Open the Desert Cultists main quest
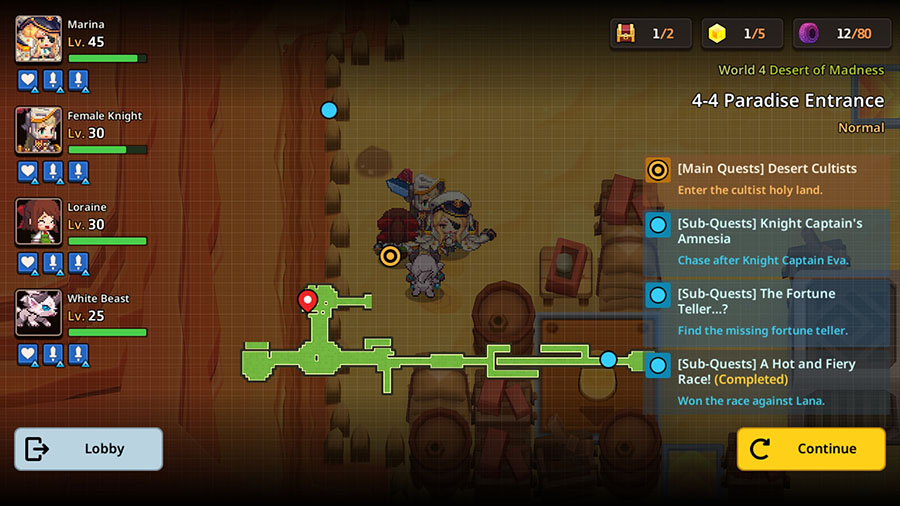Screen dimensions: 900x506 [767, 178]
